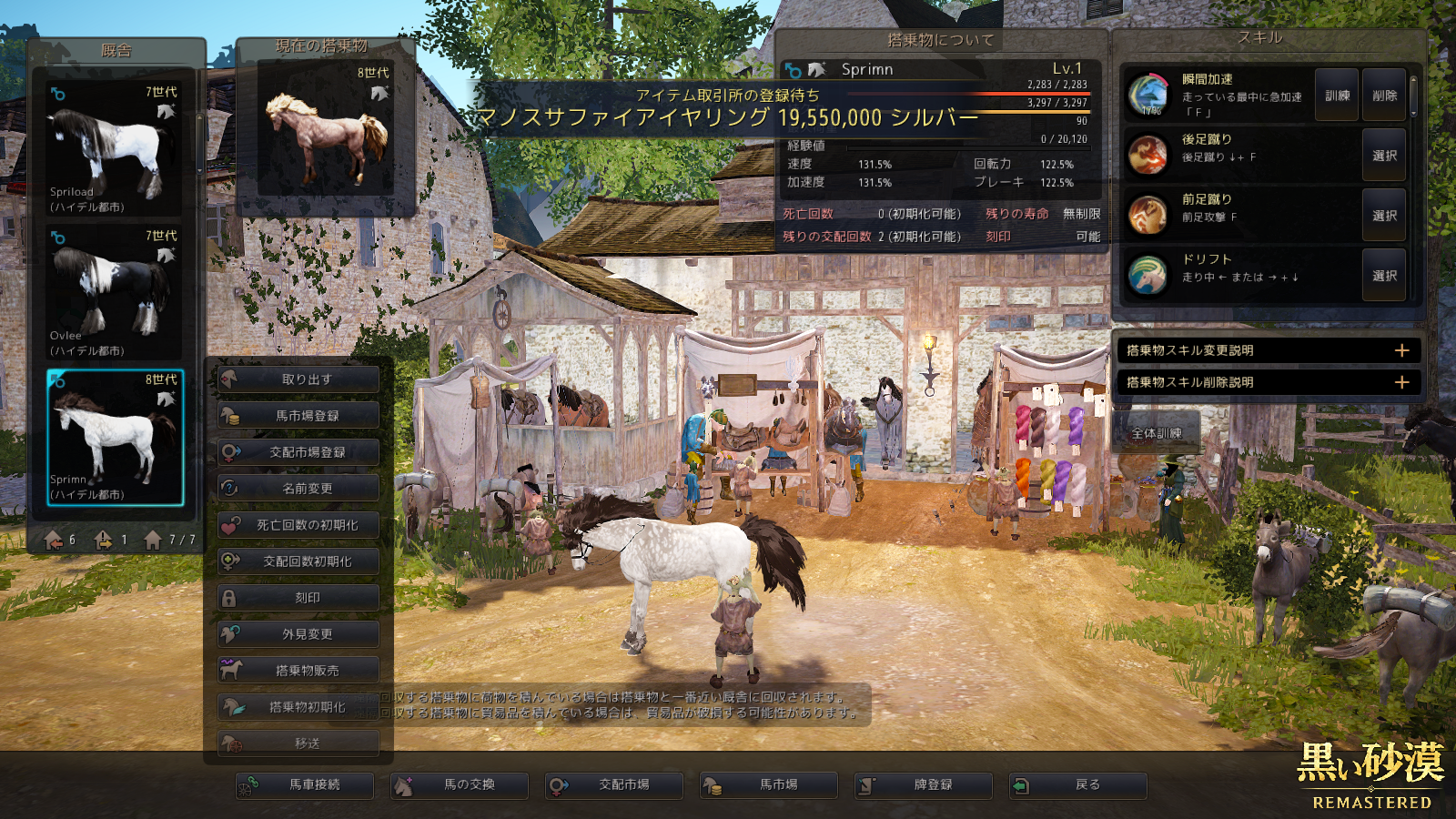This screenshot has height=819, width=1456.
Task: Select the Sprimn horse entry
Action: point(115,437)
